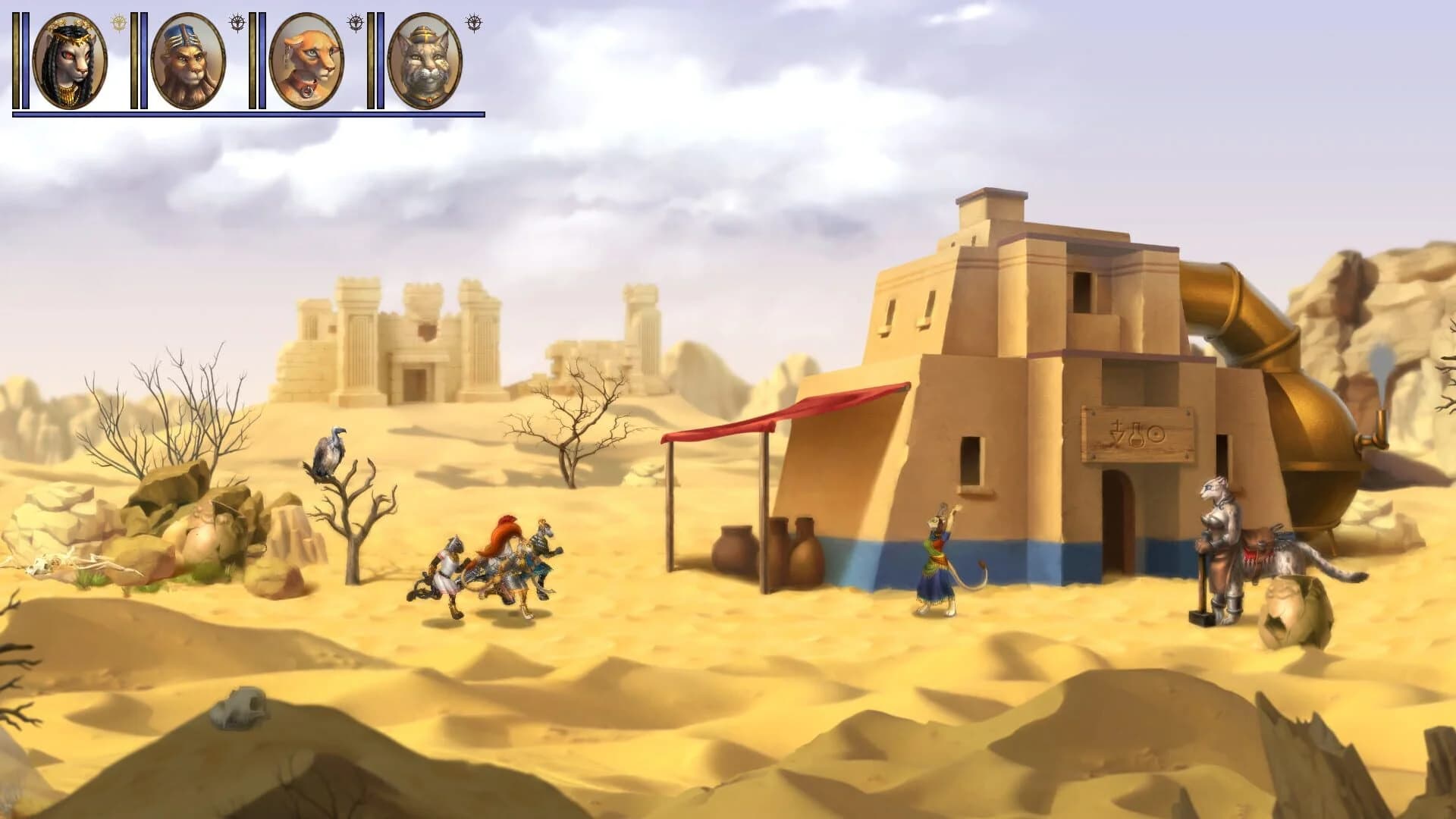Click the compass icon beside the lynx portrait
Screen dimensions: 1456x819
point(474,21)
